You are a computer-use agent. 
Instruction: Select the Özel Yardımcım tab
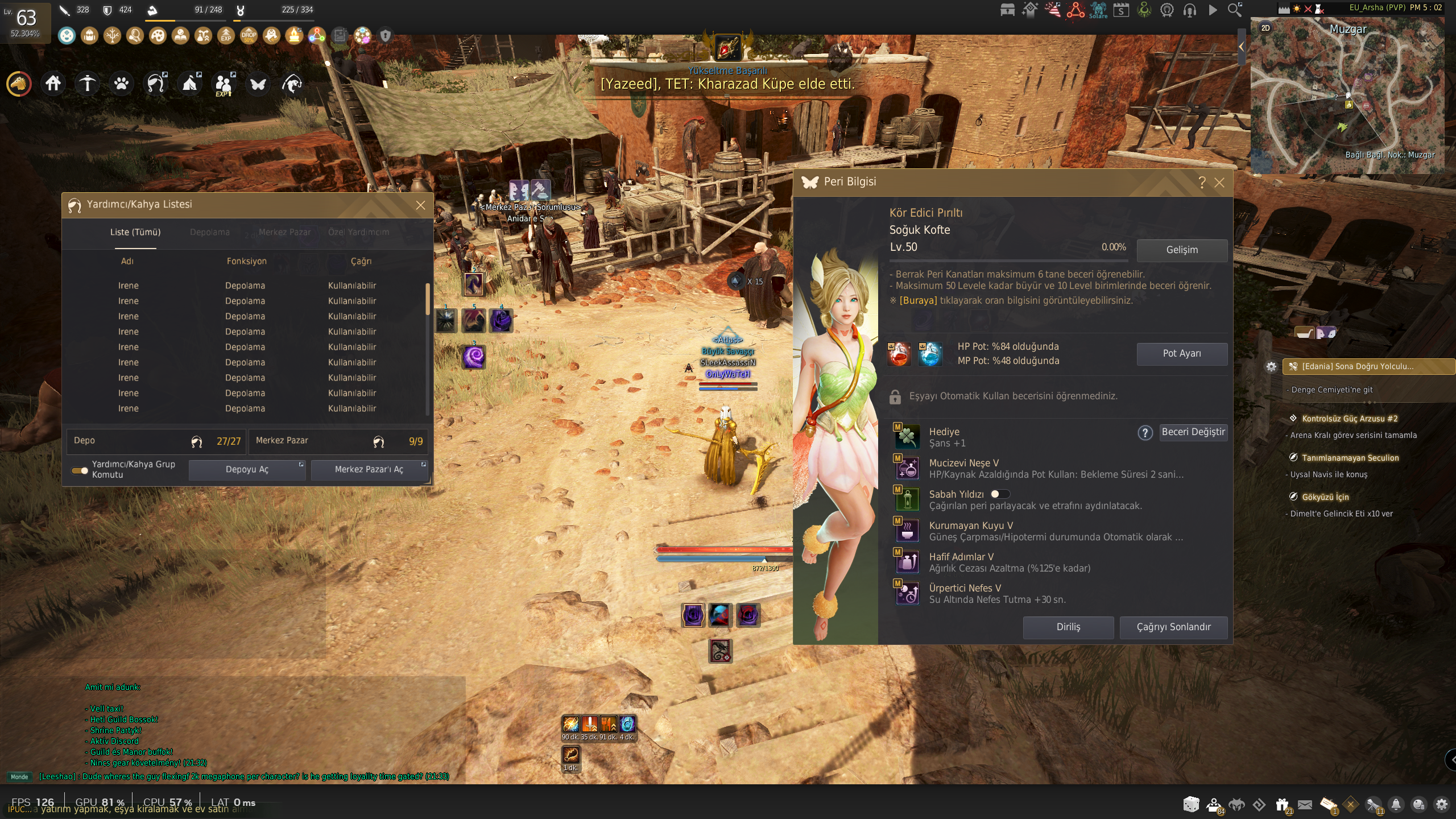pyautogui.click(x=358, y=232)
